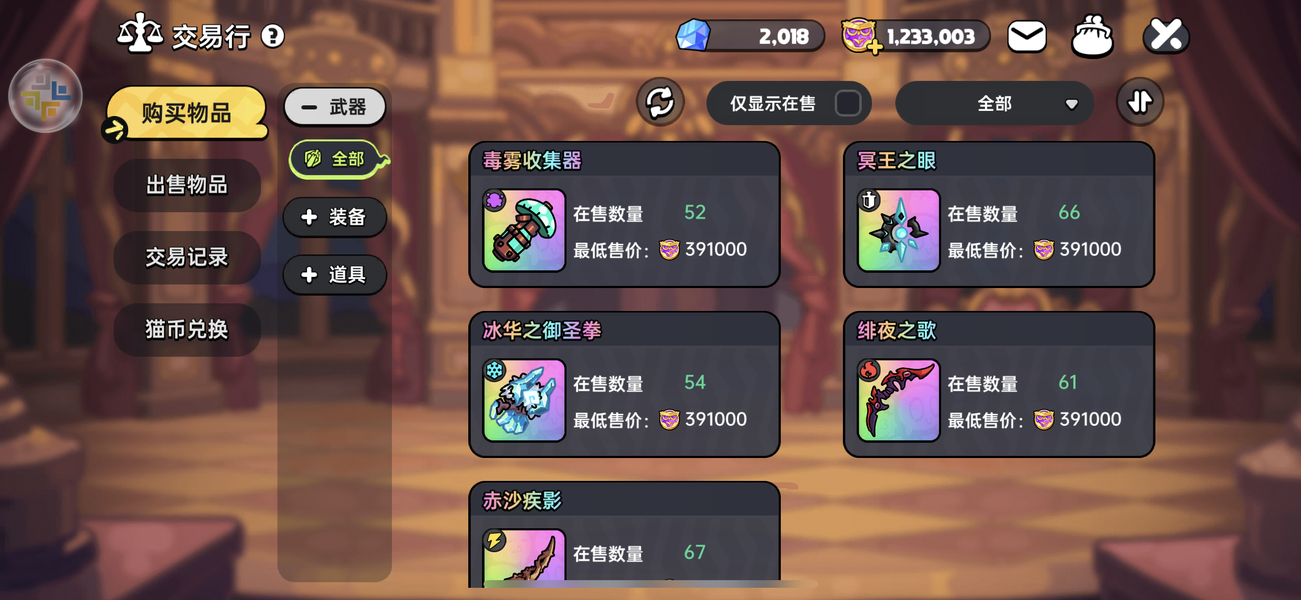Viewport: 1301px width, 600px height.
Task: Open the 绯夜之歌 listing
Action: (x=998, y=385)
